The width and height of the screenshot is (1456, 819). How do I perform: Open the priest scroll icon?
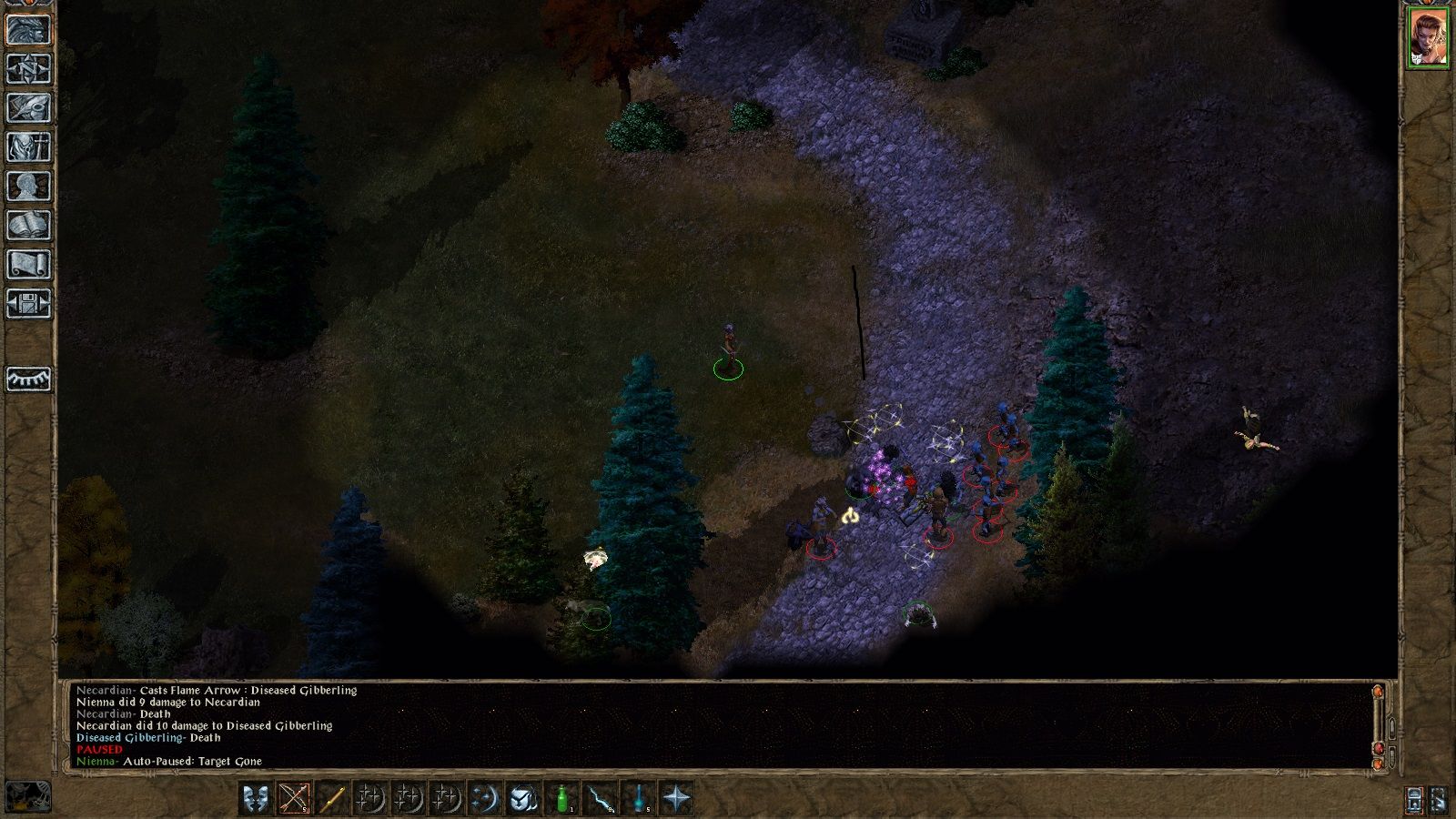tap(28, 264)
